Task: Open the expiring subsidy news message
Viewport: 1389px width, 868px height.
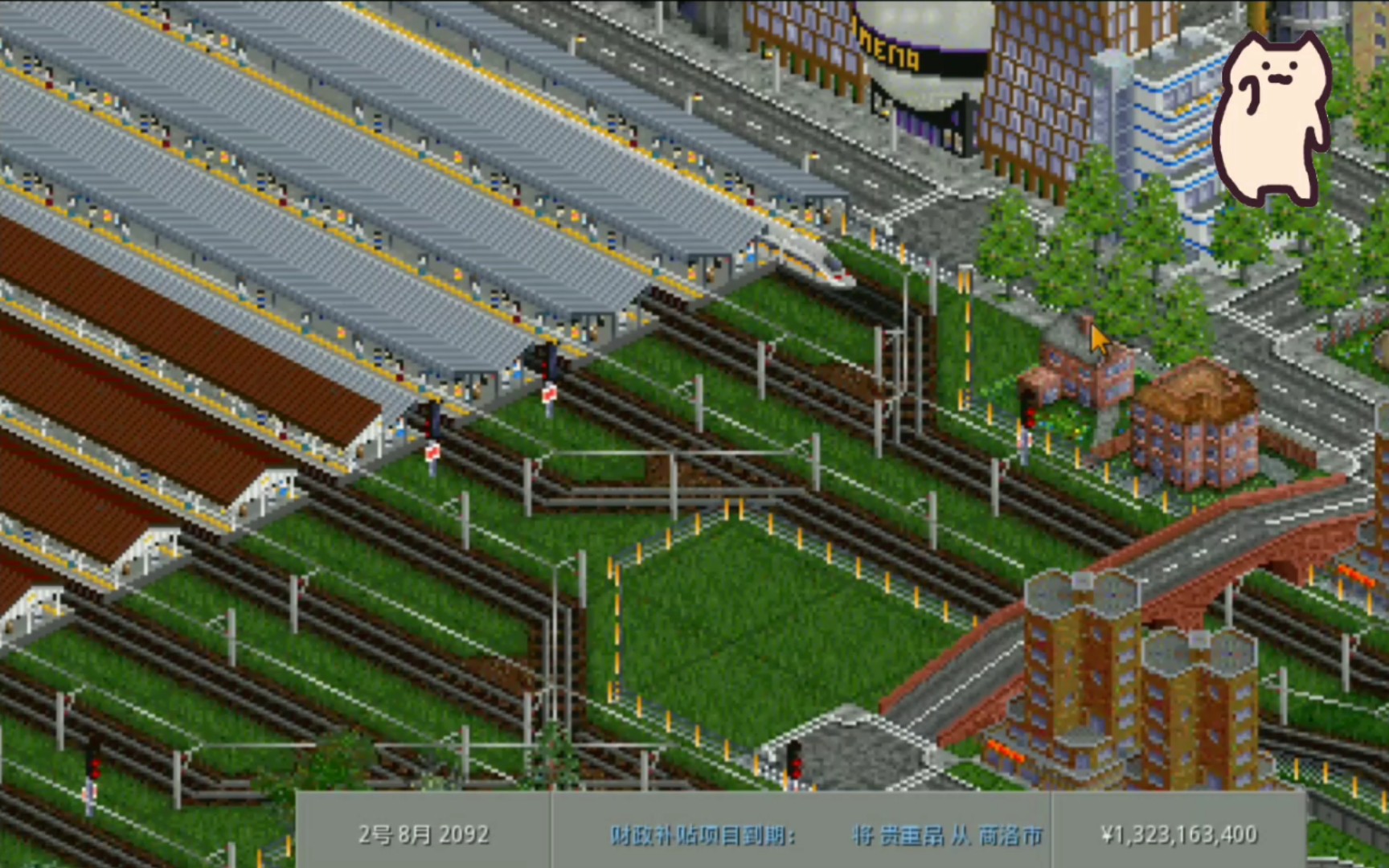Action: tap(804, 833)
